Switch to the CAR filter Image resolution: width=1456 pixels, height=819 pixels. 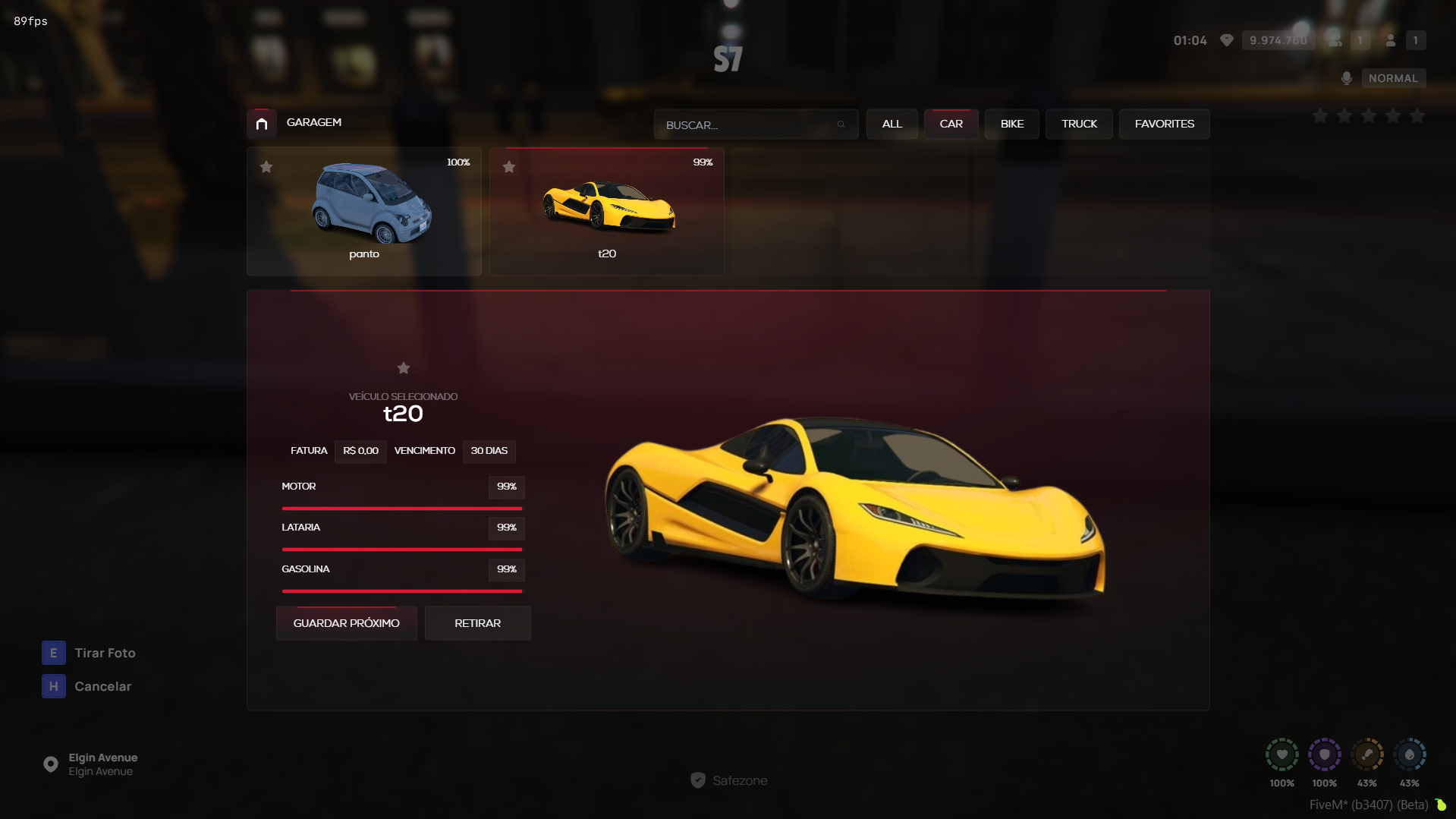951,124
